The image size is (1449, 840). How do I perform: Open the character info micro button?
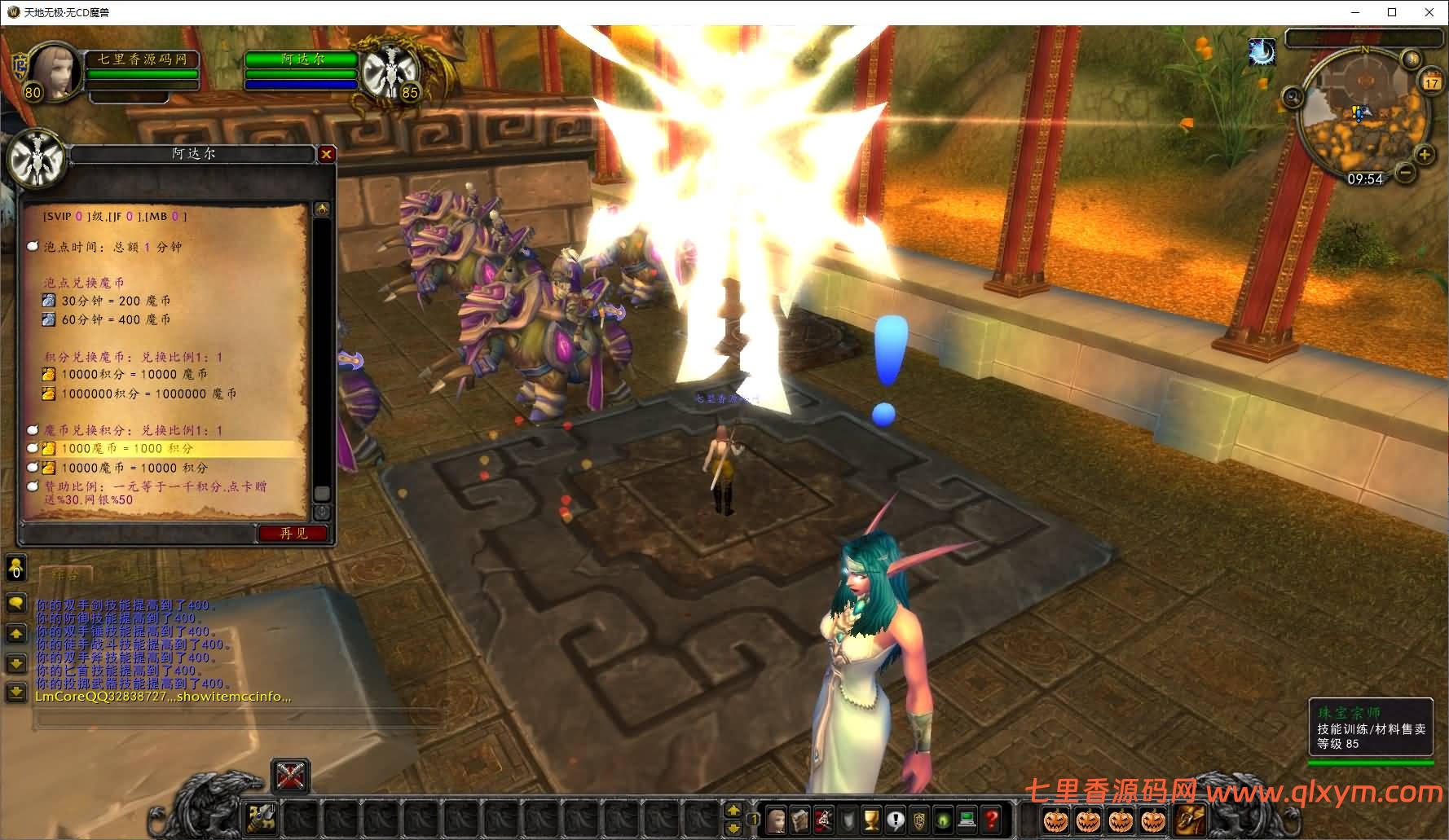(x=777, y=819)
